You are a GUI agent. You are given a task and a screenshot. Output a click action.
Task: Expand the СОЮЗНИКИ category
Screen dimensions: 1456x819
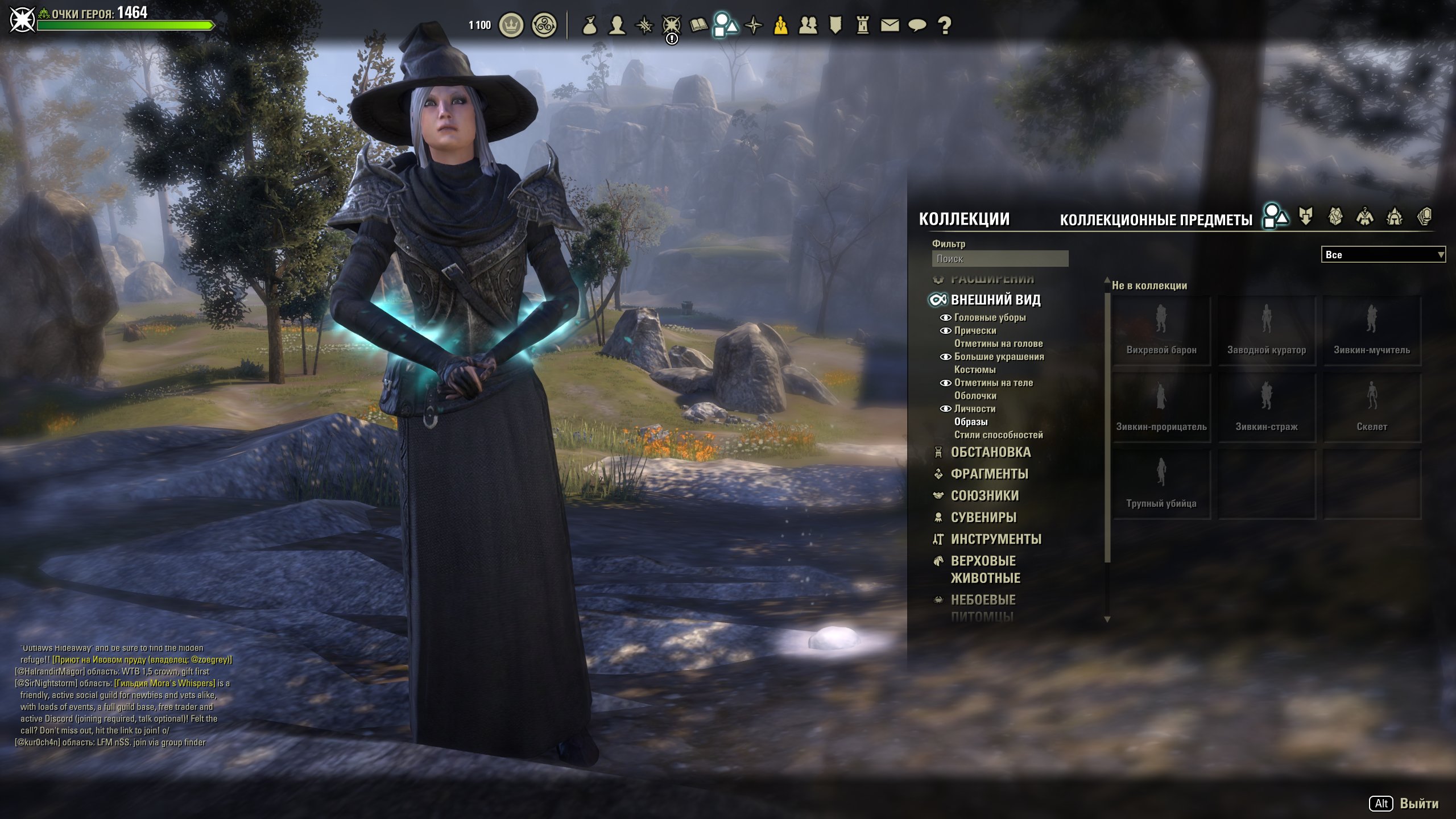point(985,495)
